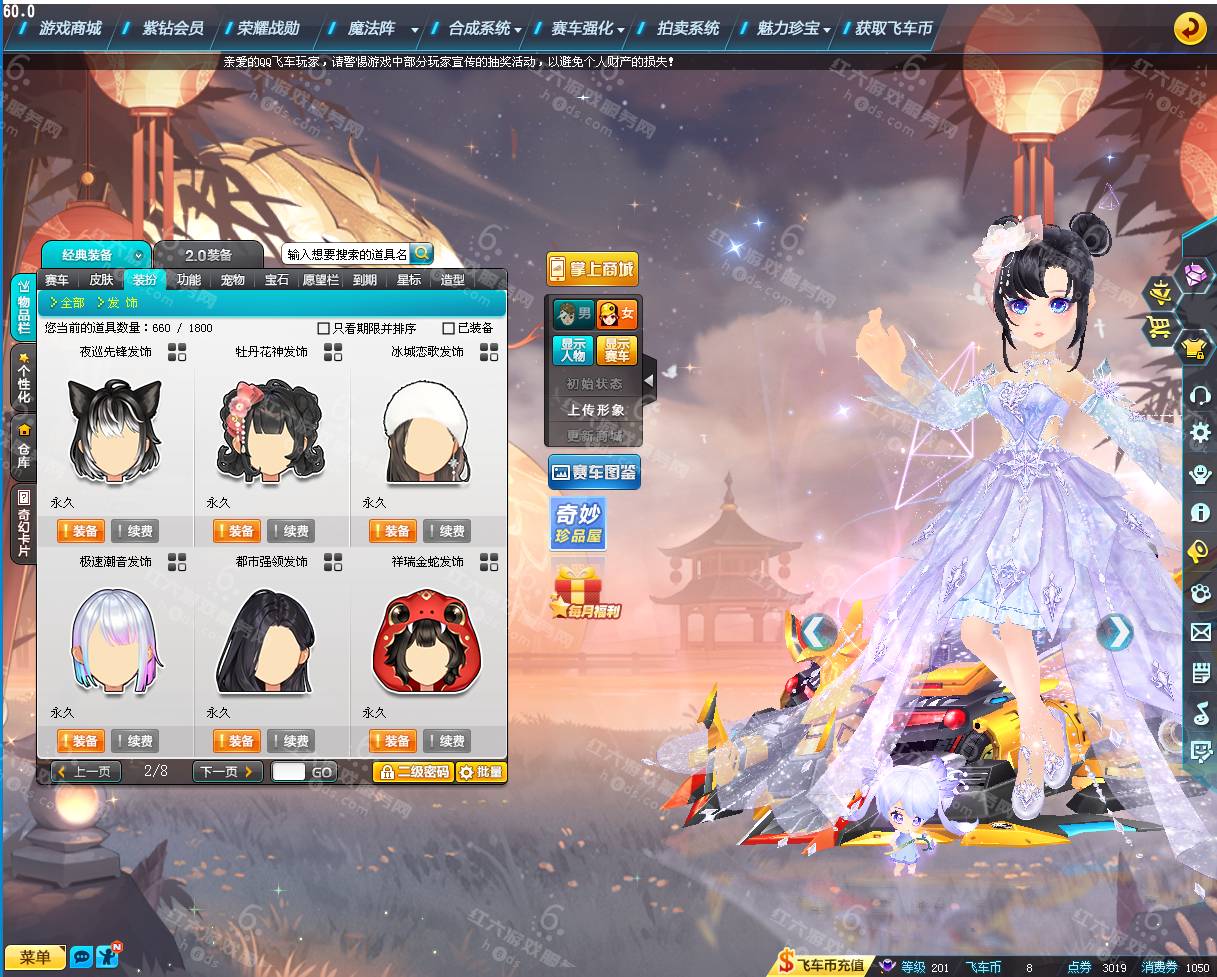1217x977 pixels.
Task: Click the 飞车币充值 recharge button
Action: [821, 966]
